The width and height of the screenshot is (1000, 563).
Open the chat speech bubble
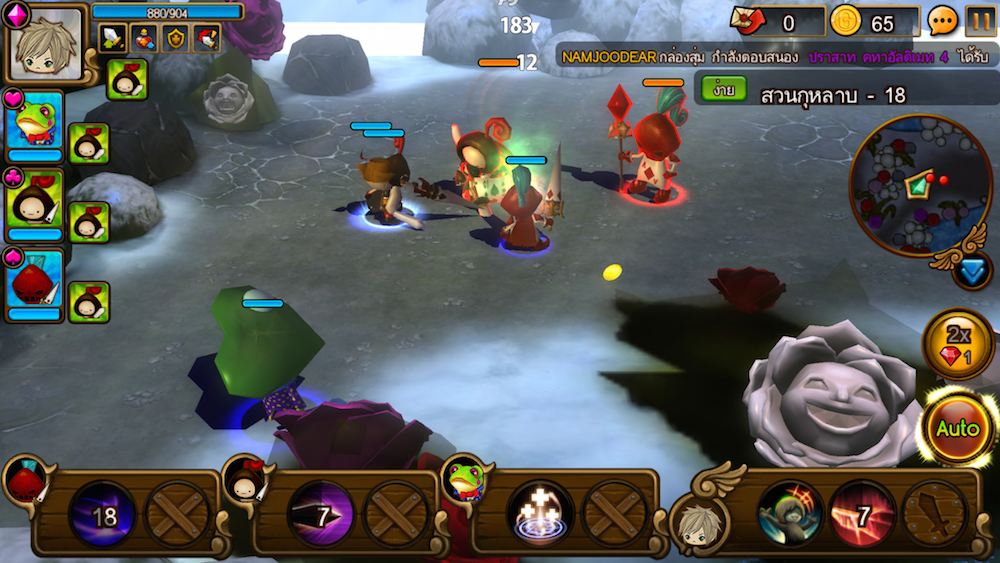[x=943, y=21]
